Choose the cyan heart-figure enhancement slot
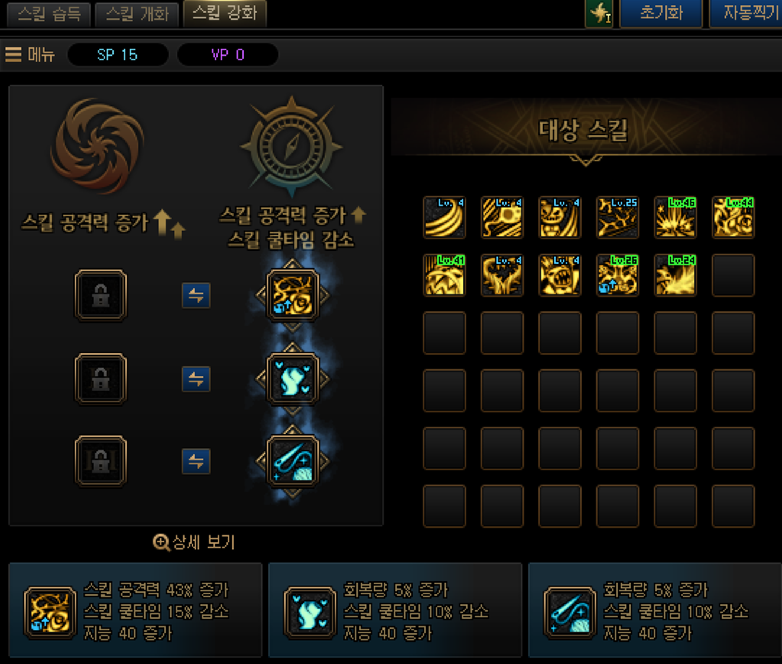 [x=292, y=379]
